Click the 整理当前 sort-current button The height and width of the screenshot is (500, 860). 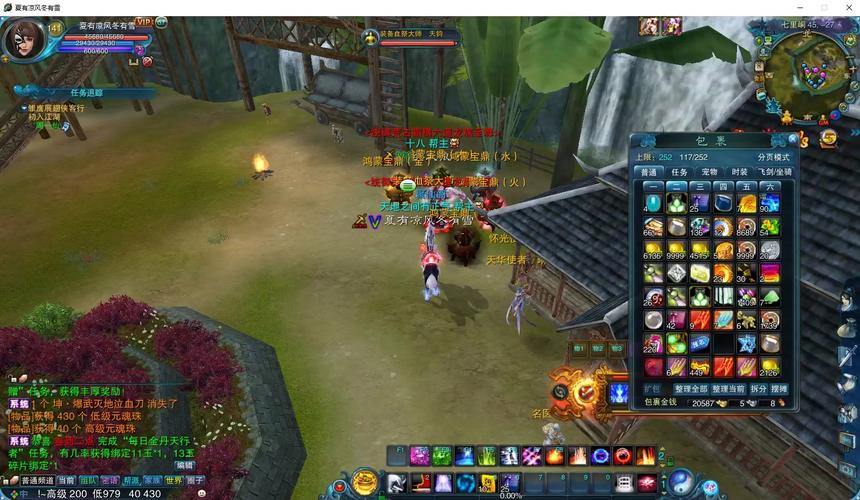coord(730,388)
